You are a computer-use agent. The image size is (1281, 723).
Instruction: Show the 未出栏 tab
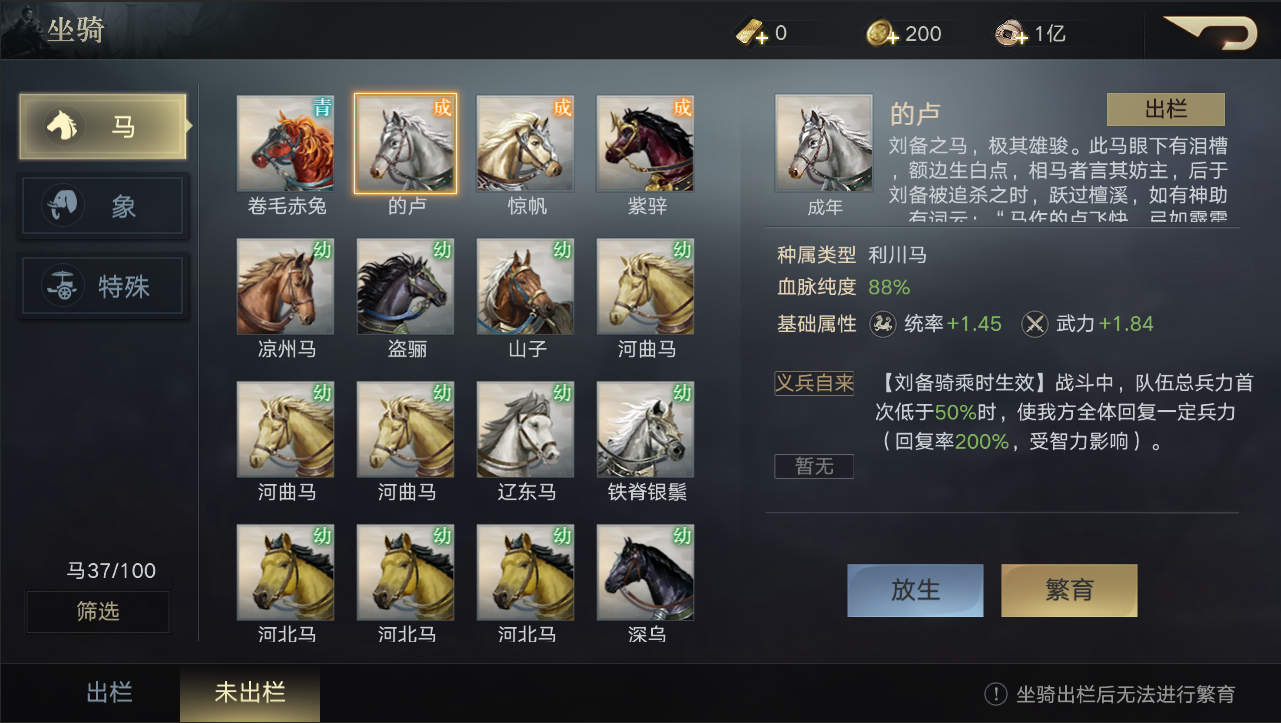pyautogui.click(x=250, y=693)
